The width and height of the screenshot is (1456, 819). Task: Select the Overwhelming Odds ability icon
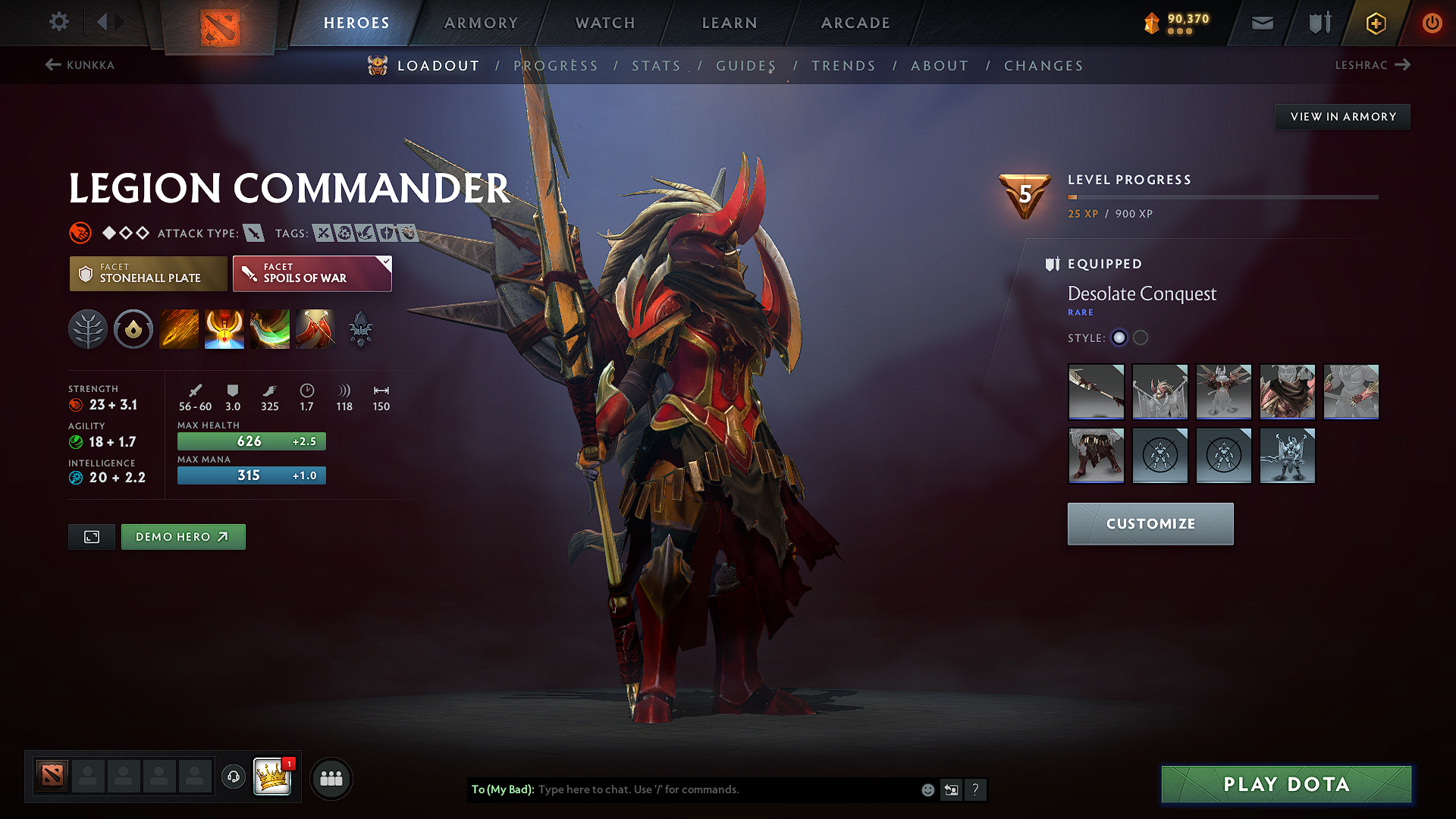click(179, 329)
